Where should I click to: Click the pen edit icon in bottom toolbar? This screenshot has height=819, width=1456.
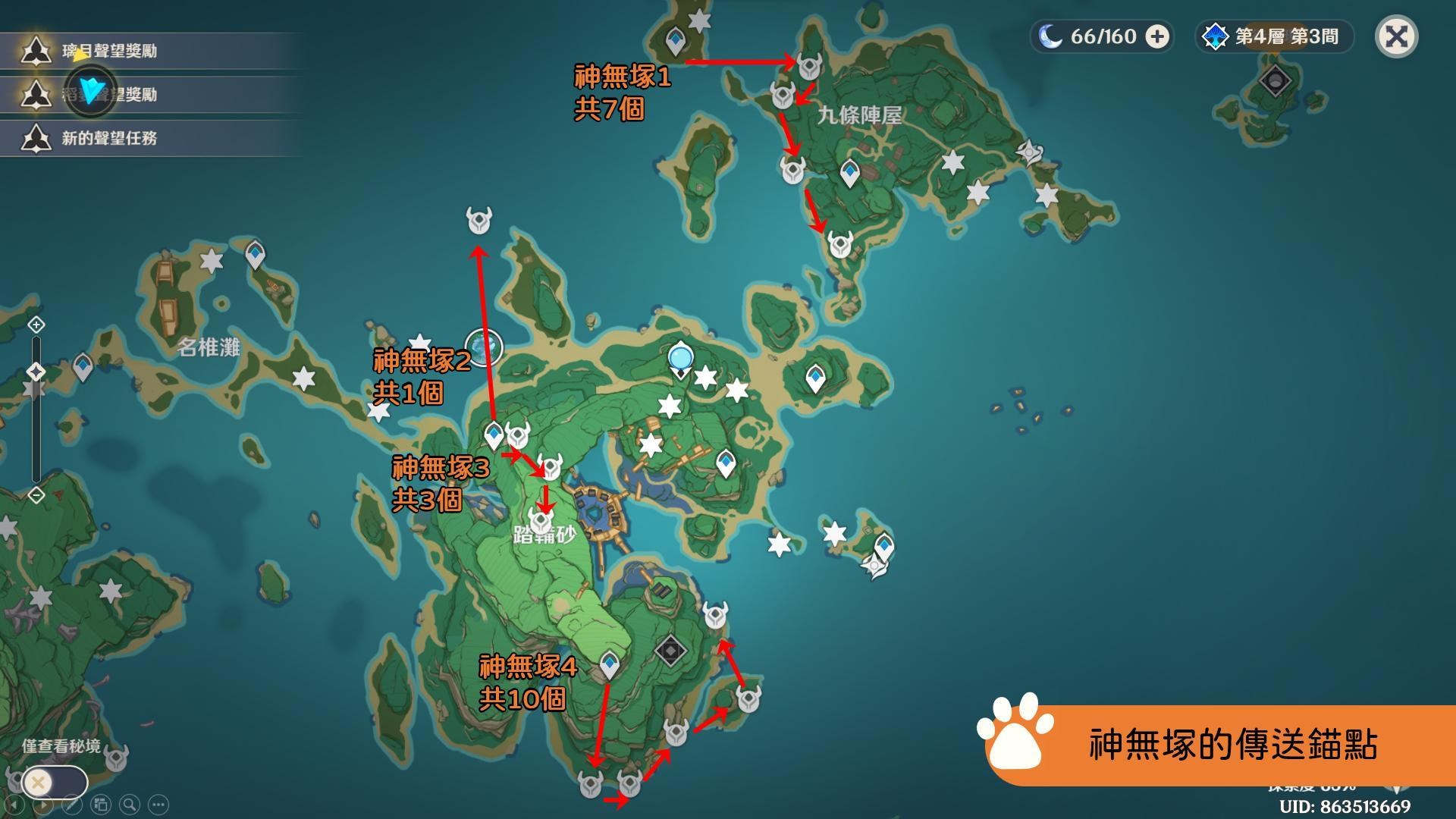(72, 805)
